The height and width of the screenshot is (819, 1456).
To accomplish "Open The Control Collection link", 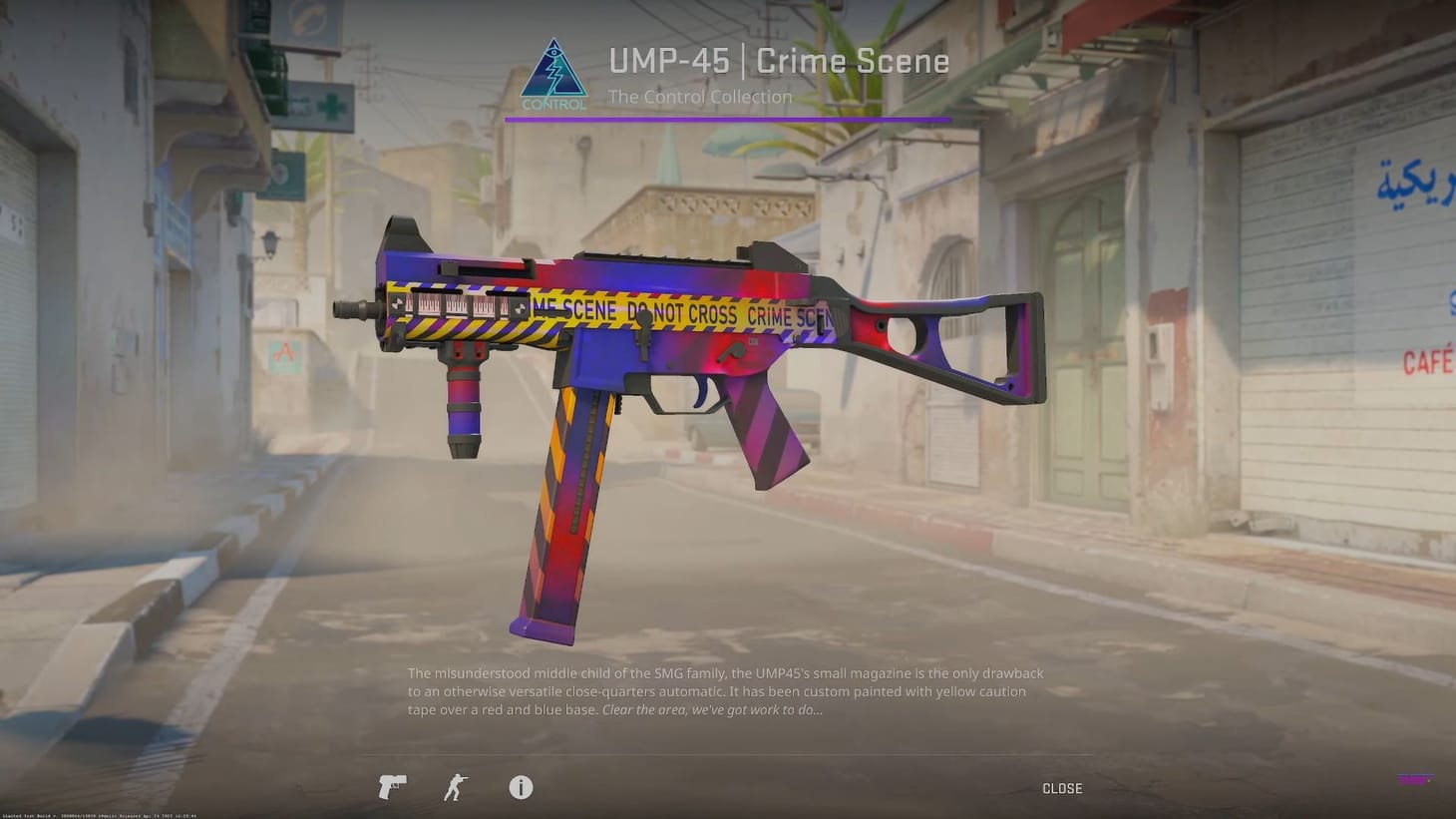I will click(x=700, y=96).
